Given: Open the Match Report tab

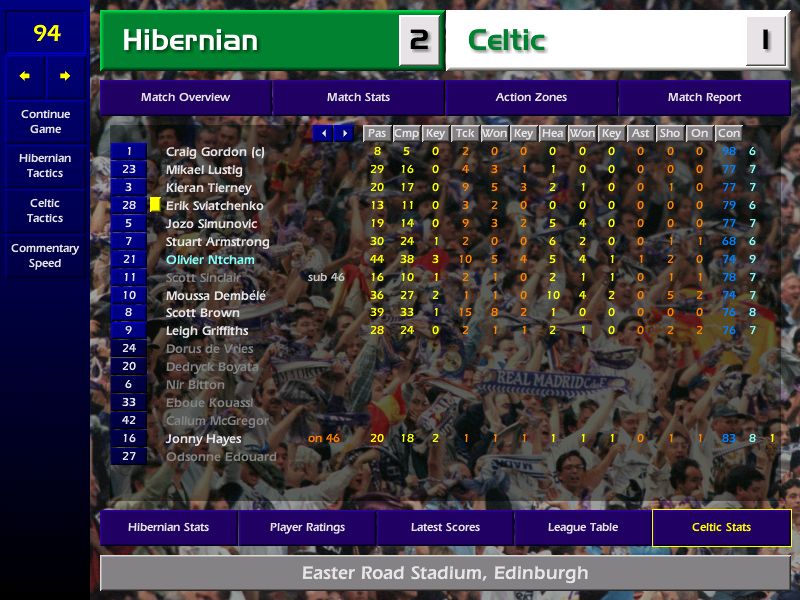Looking at the screenshot, I should 704,97.
